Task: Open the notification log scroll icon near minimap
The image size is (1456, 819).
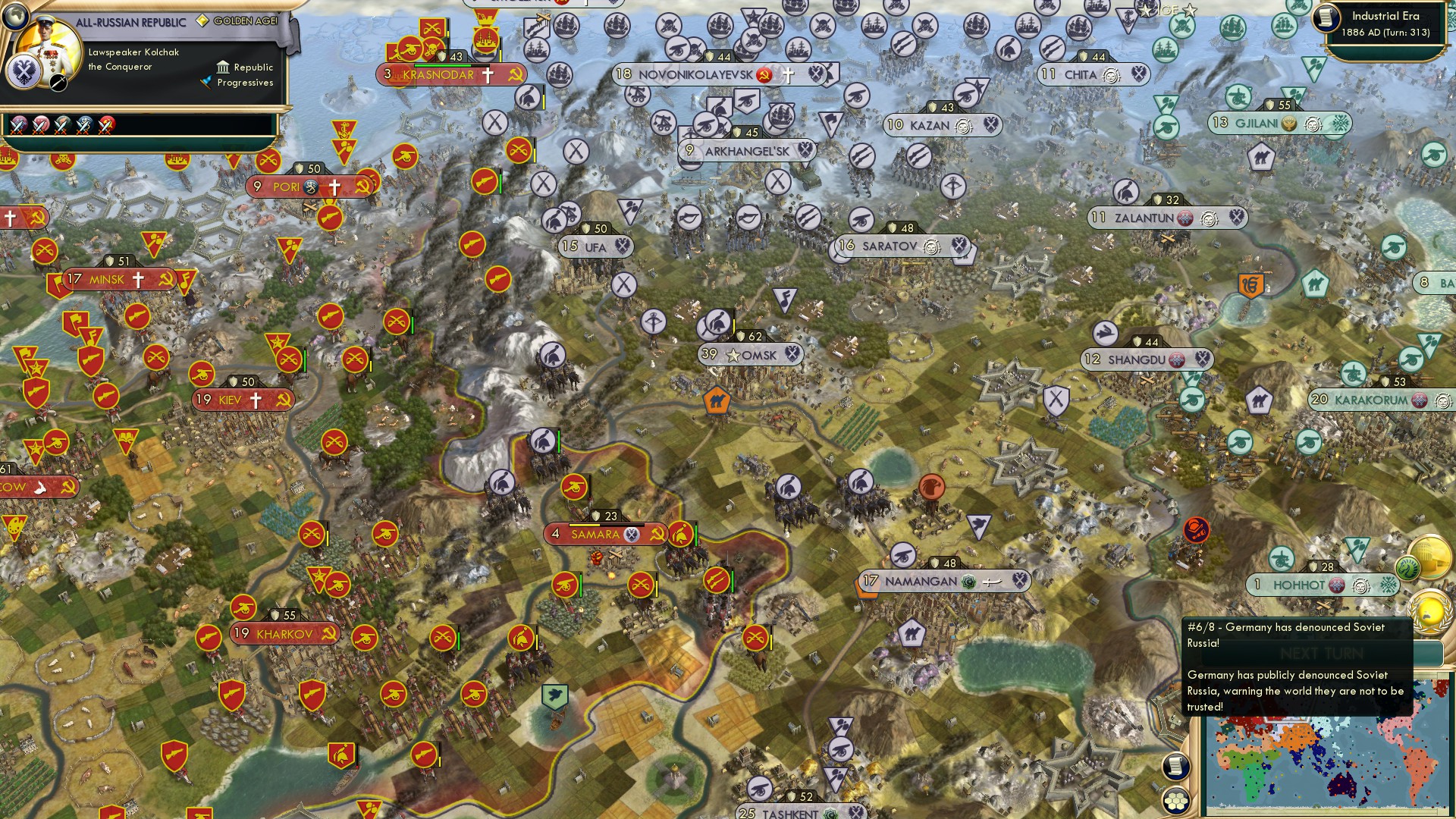Action: tap(1175, 764)
